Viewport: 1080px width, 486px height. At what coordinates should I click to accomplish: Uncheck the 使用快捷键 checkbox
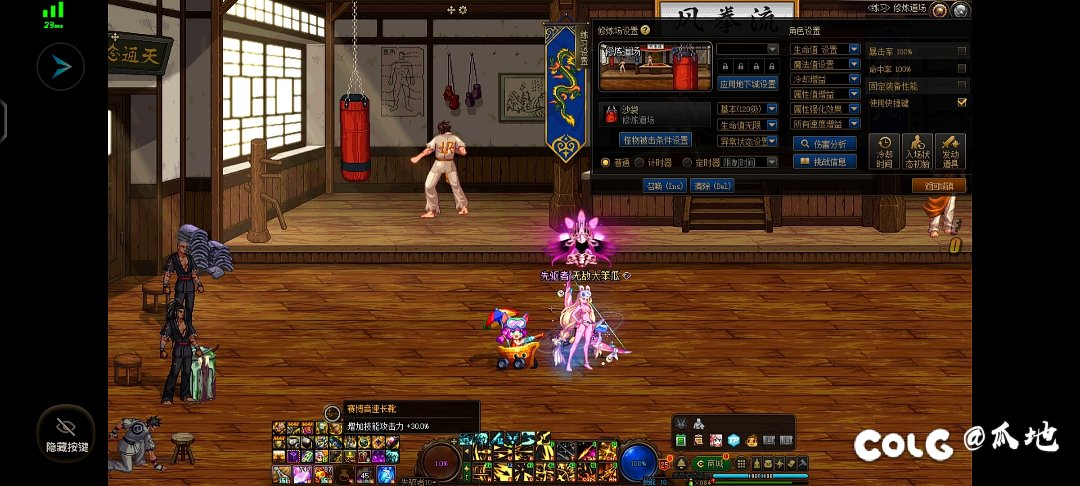(962, 102)
